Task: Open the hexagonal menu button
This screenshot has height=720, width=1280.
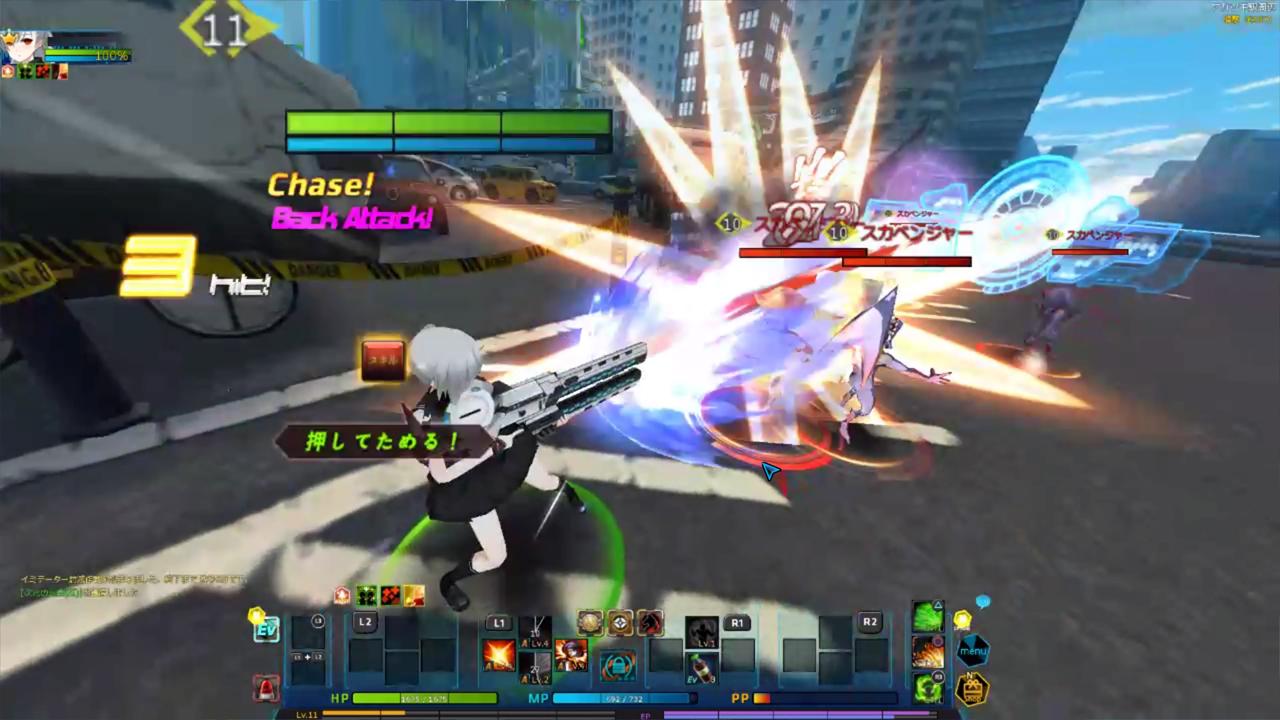Action: tap(972, 650)
